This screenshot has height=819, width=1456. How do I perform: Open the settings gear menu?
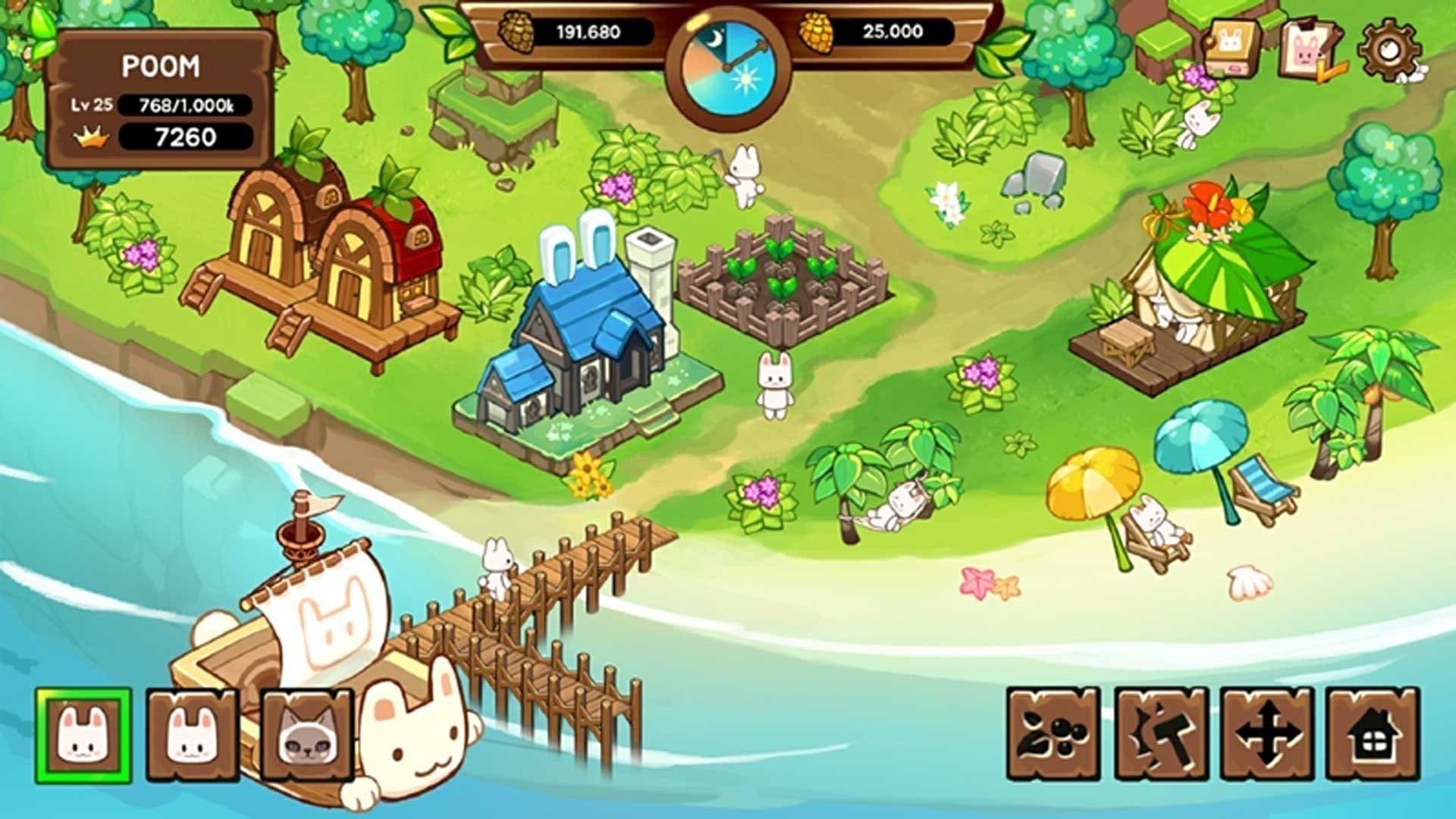[1389, 51]
